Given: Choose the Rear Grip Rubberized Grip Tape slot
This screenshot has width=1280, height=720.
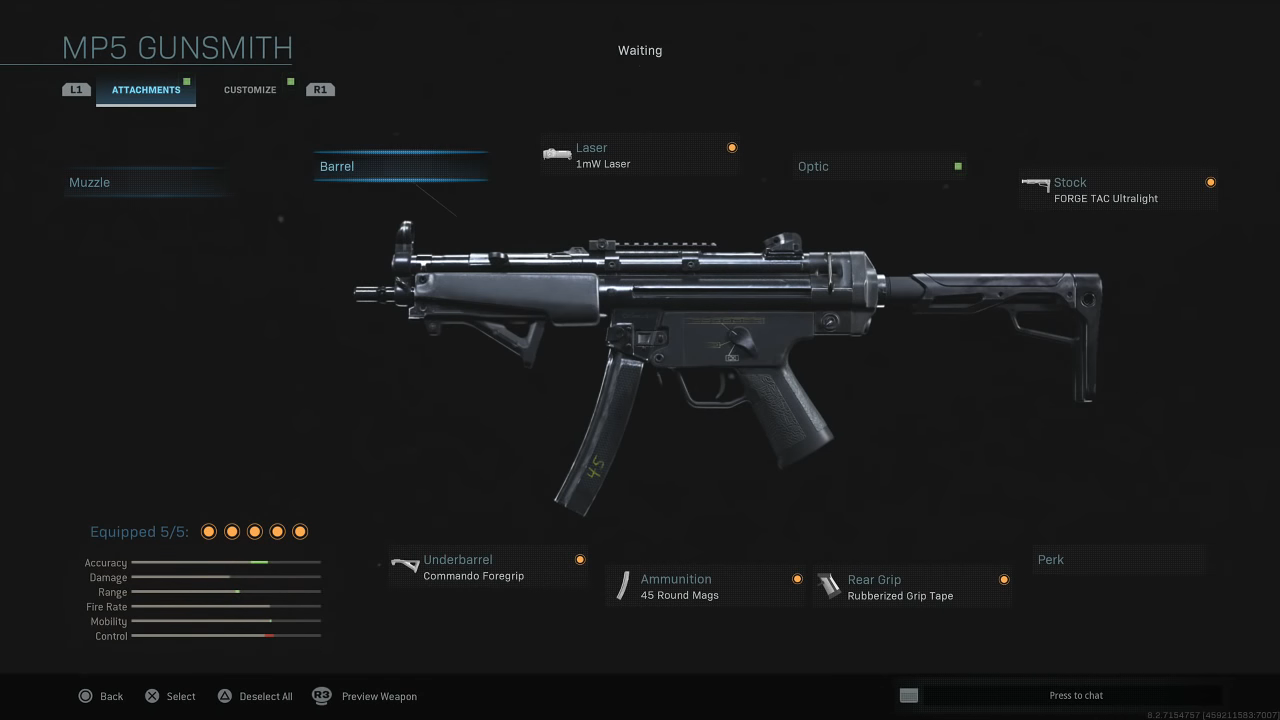Looking at the screenshot, I should [x=912, y=587].
